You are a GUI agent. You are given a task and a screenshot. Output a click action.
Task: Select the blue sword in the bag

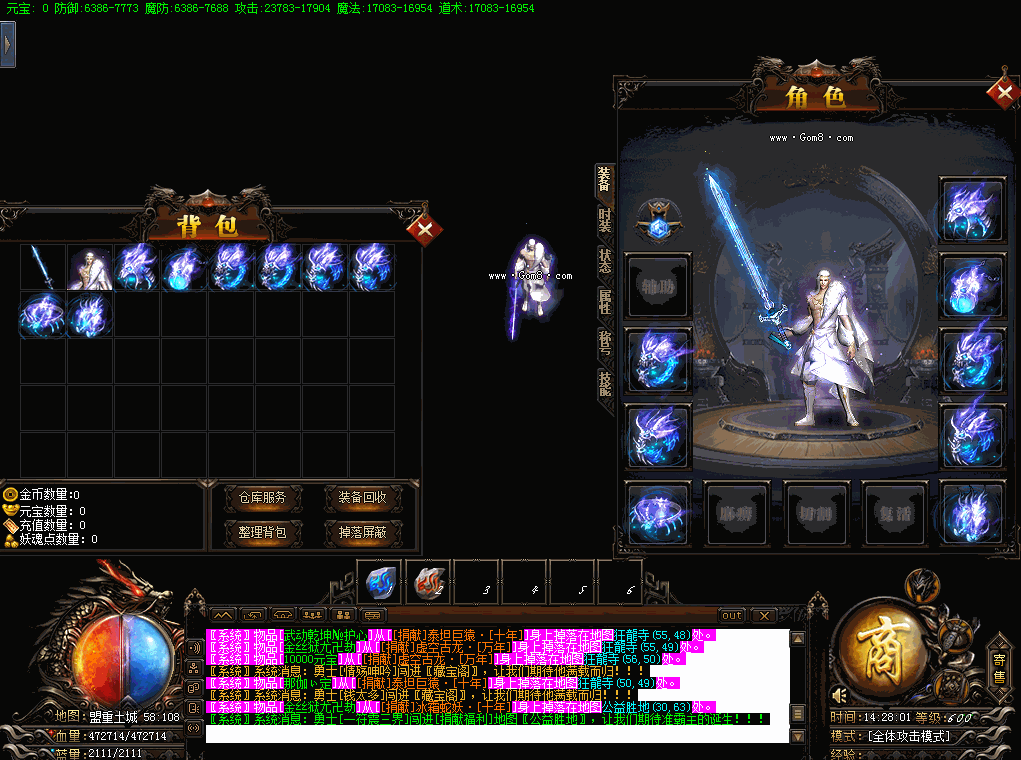[x=43, y=268]
